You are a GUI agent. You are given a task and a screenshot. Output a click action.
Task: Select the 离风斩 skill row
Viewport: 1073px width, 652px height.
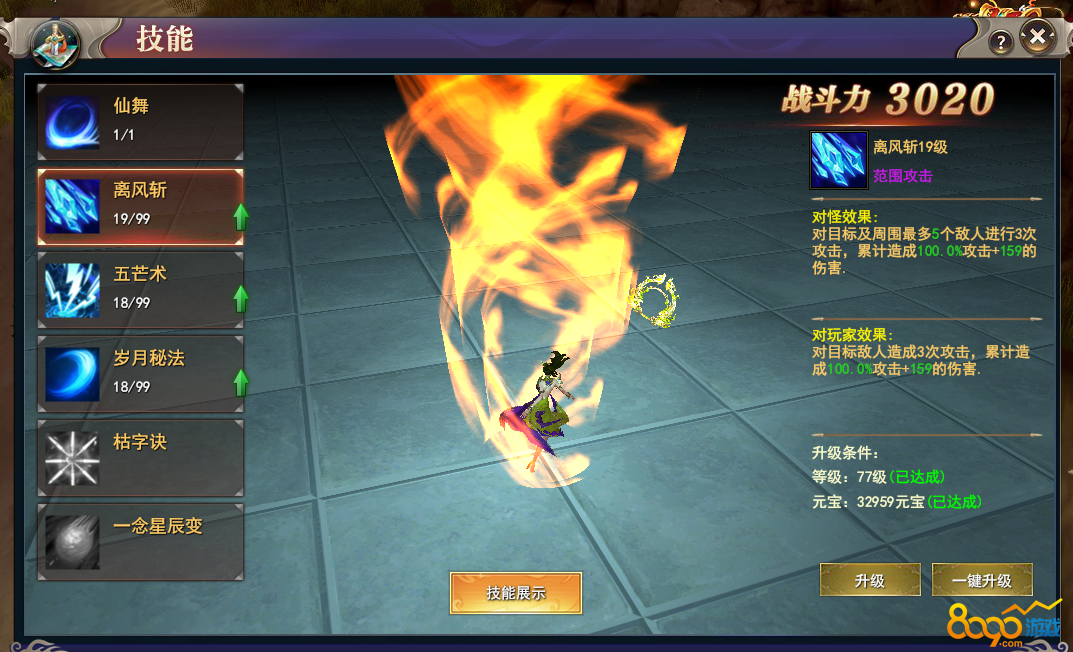coord(140,206)
